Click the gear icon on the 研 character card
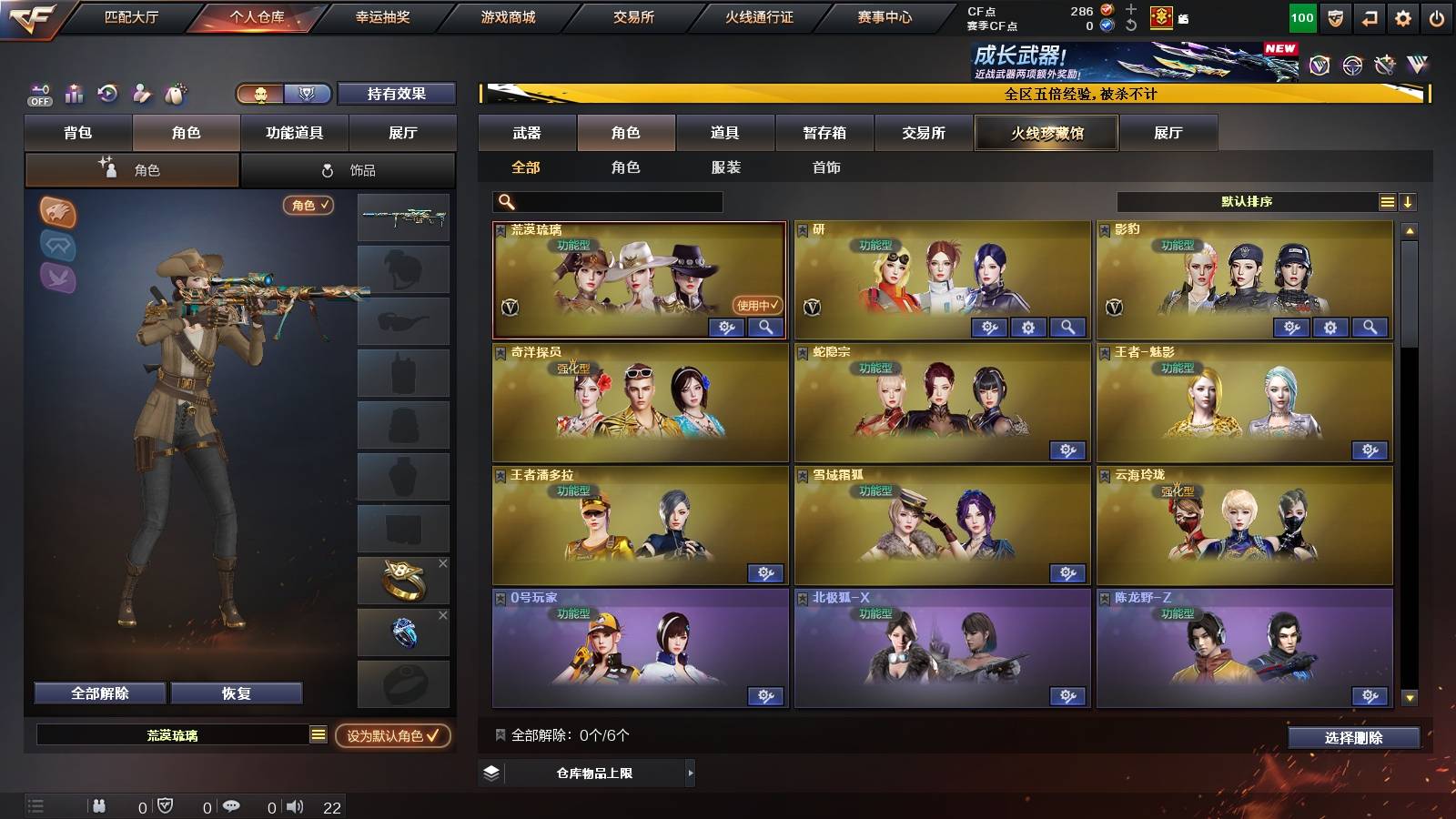The image size is (1456, 819). tap(1028, 327)
